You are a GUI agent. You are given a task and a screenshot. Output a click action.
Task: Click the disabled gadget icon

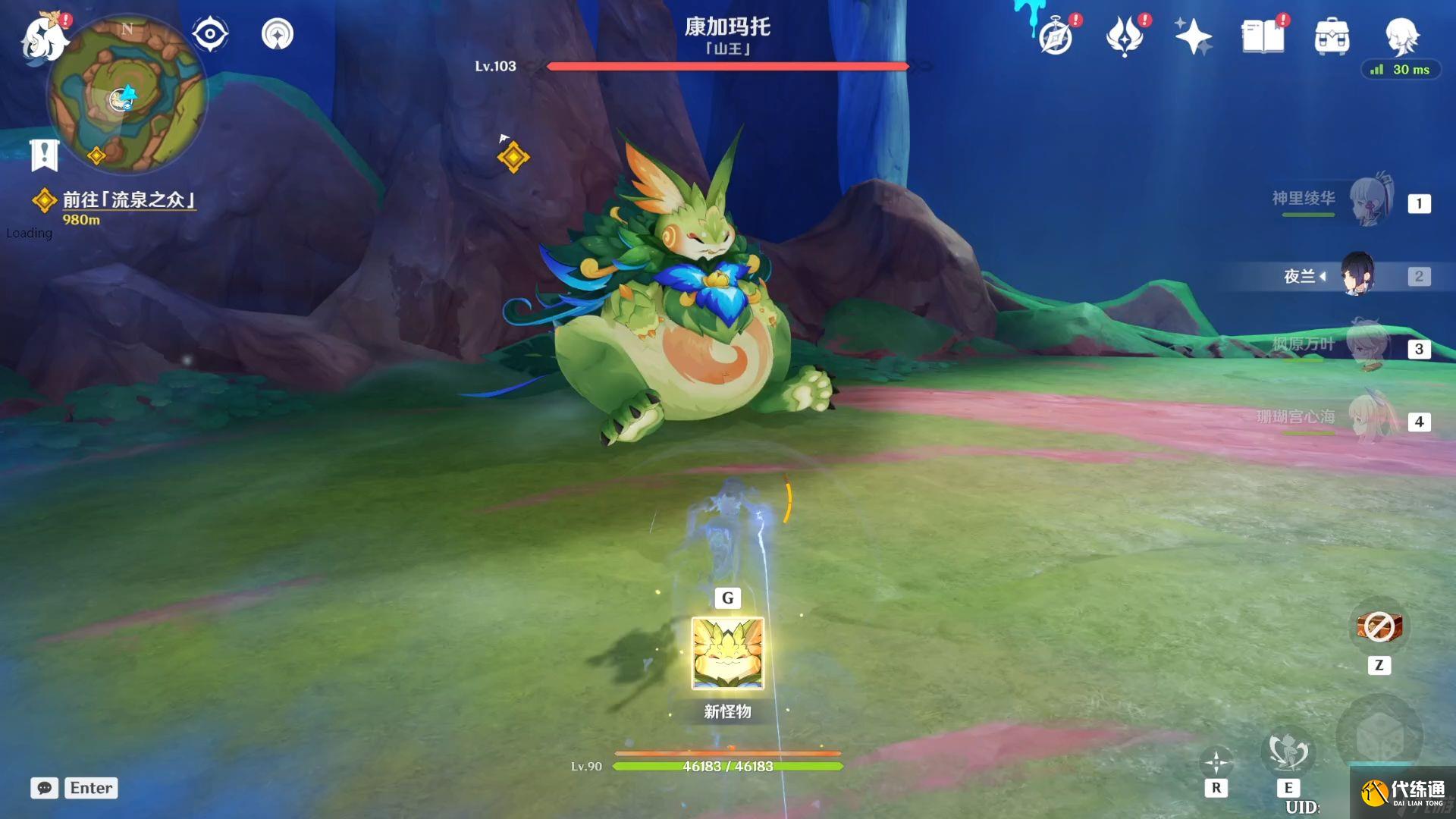point(1379,626)
